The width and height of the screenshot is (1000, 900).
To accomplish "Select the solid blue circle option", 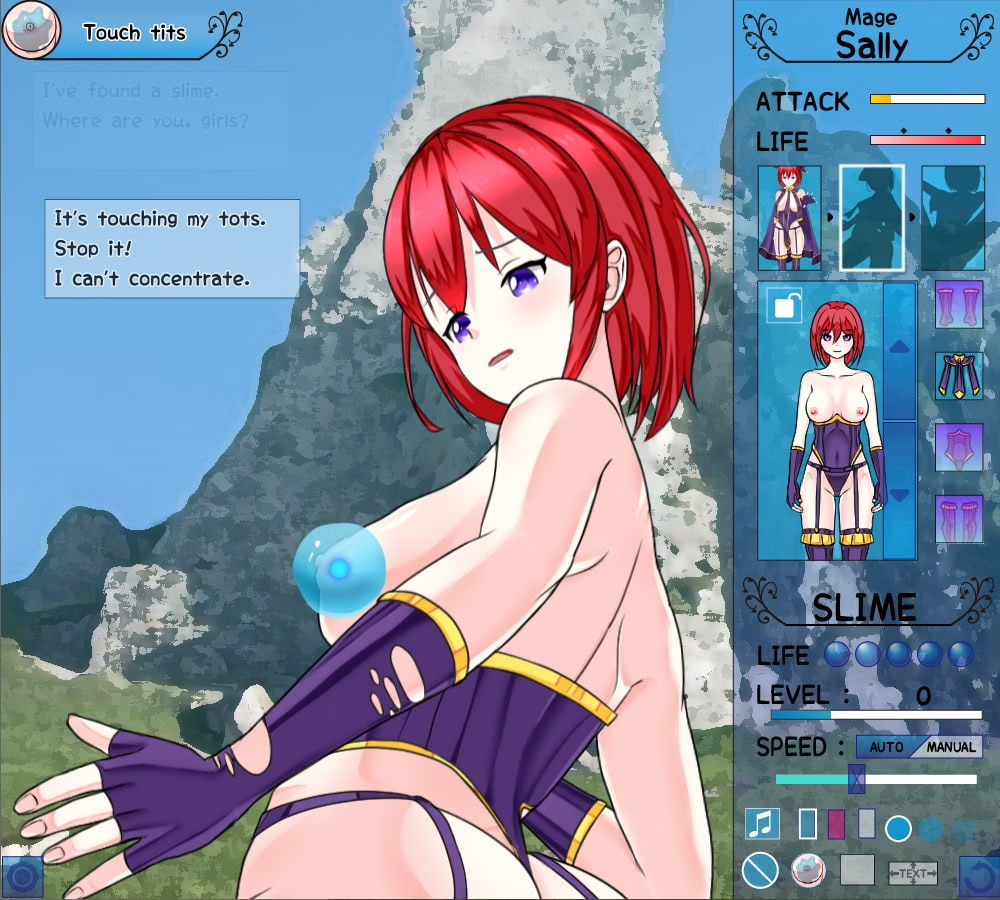I will click(899, 828).
